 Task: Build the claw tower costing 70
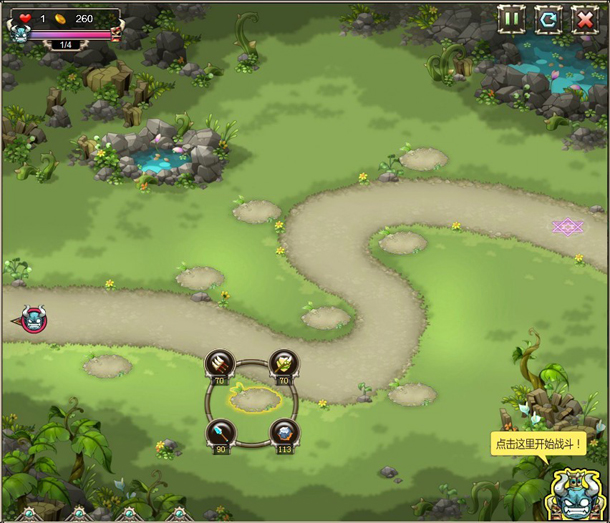coord(218,363)
